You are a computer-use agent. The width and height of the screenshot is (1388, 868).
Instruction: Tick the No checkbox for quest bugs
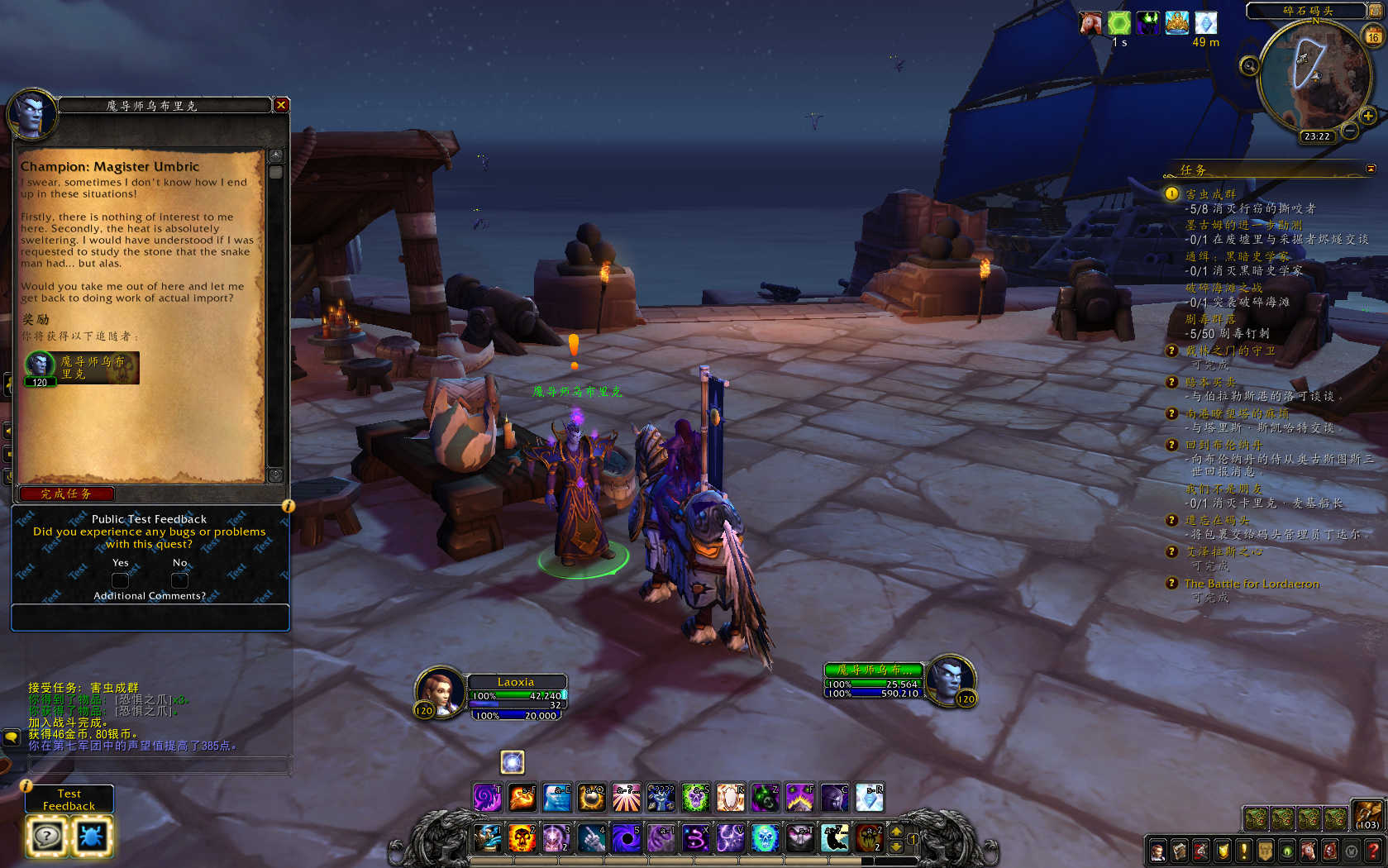coord(179,579)
